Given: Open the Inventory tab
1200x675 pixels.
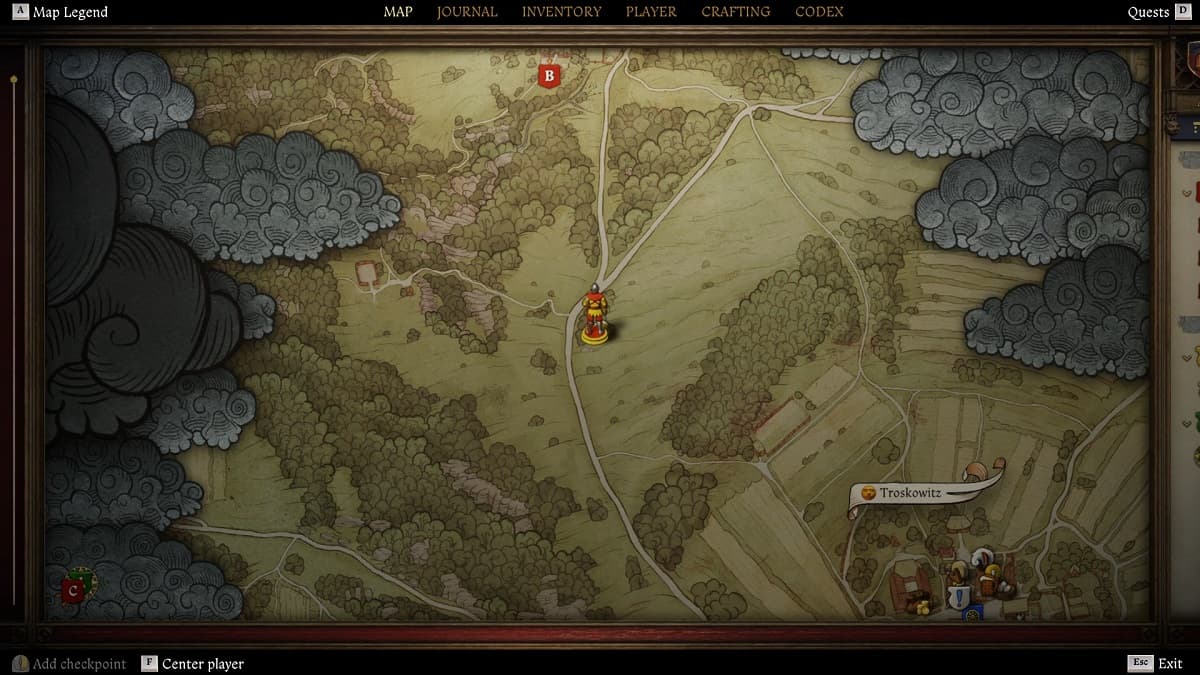Looking at the screenshot, I should click(x=561, y=12).
